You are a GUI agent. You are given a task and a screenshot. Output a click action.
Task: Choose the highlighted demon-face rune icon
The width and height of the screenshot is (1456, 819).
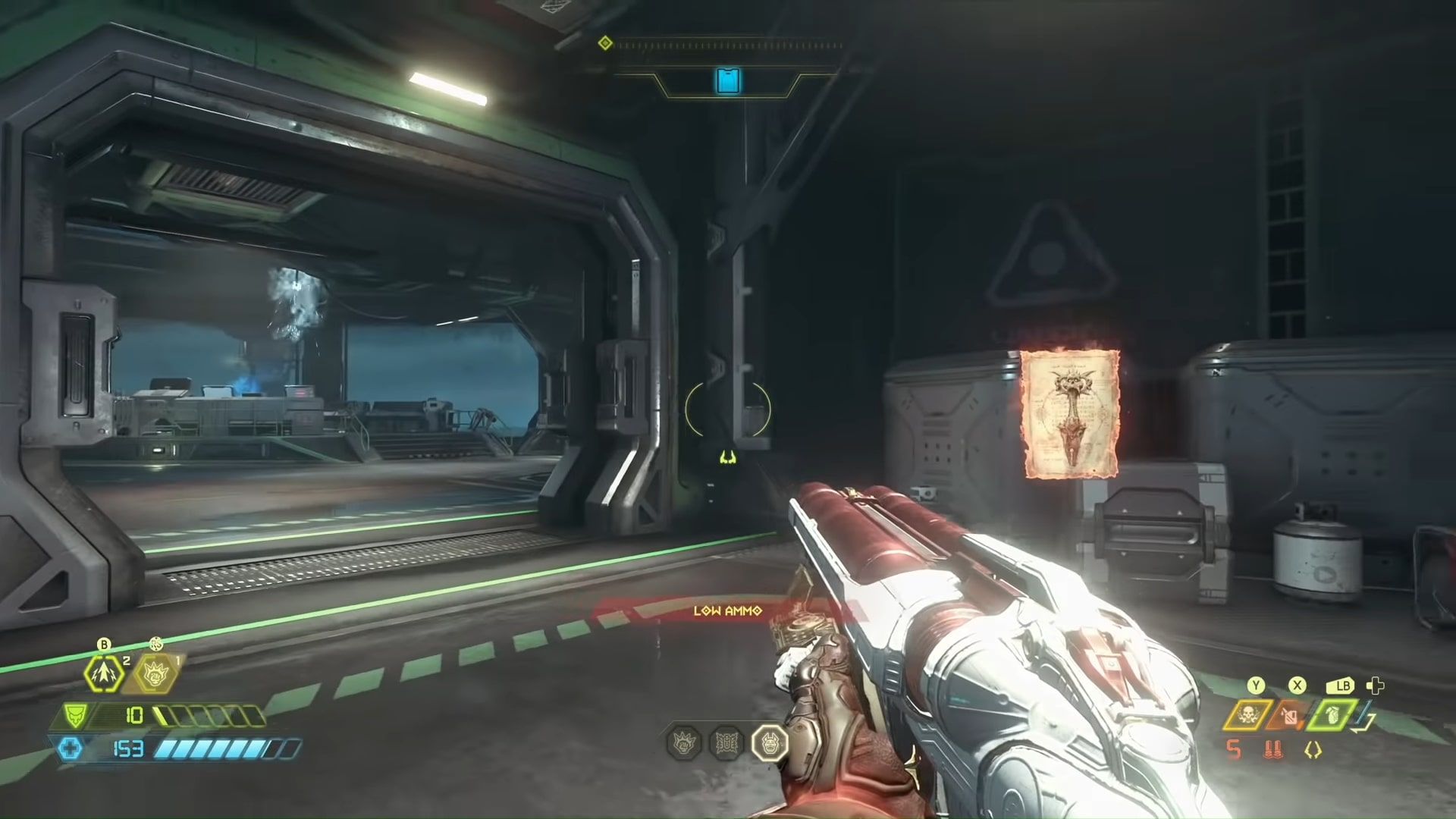[770, 742]
